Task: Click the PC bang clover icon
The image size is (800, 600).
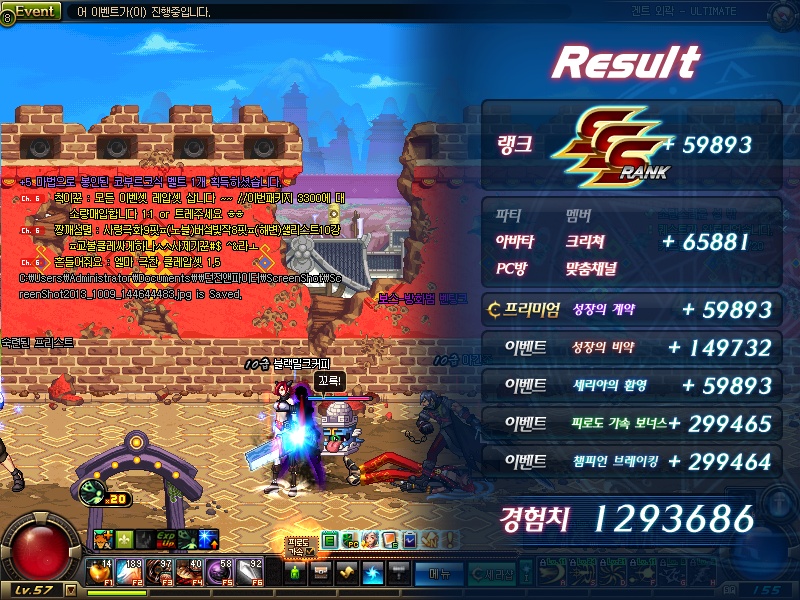Action: [x=349, y=540]
